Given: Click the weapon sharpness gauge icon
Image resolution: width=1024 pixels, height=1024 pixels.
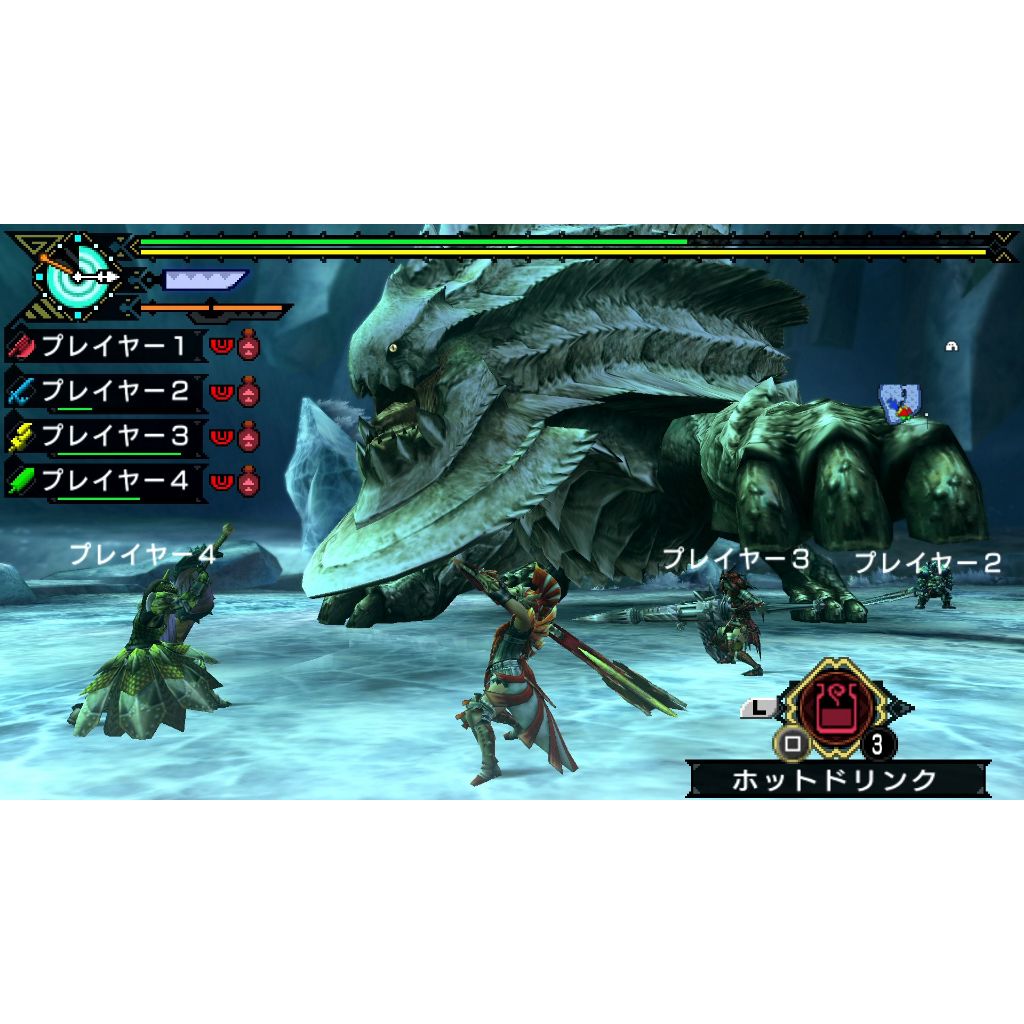Looking at the screenshot, I should [x=204, y=280].
